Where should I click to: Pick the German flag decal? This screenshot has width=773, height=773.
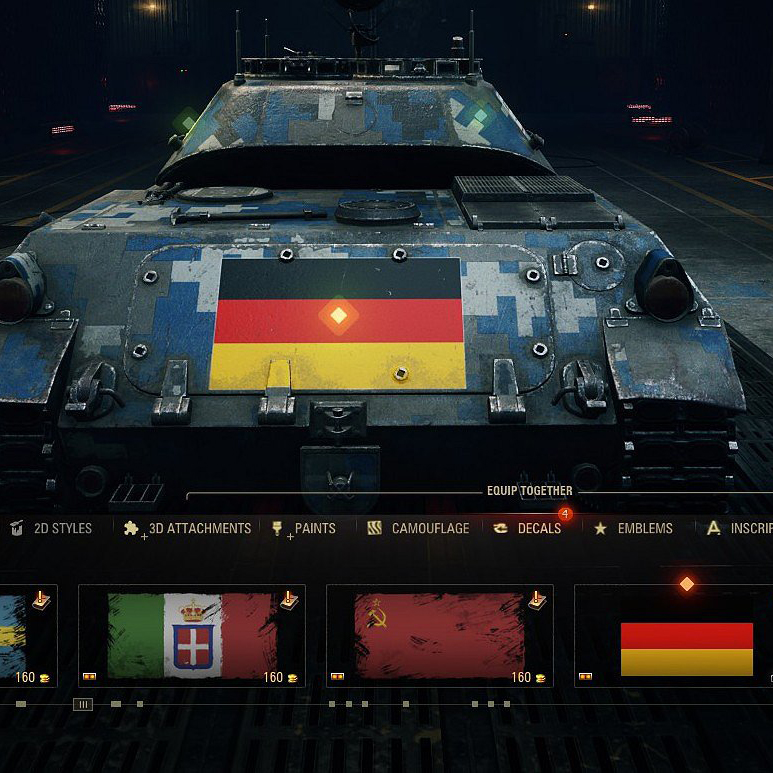point(686,647)
